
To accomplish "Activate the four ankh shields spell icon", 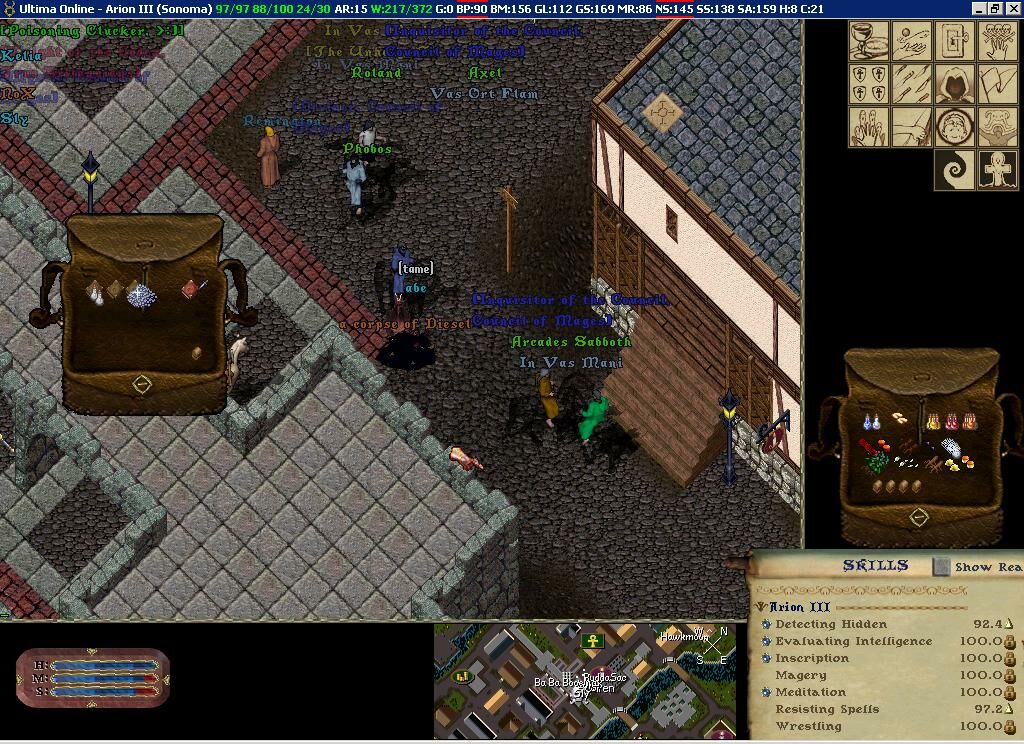I will tap(869, 84).
